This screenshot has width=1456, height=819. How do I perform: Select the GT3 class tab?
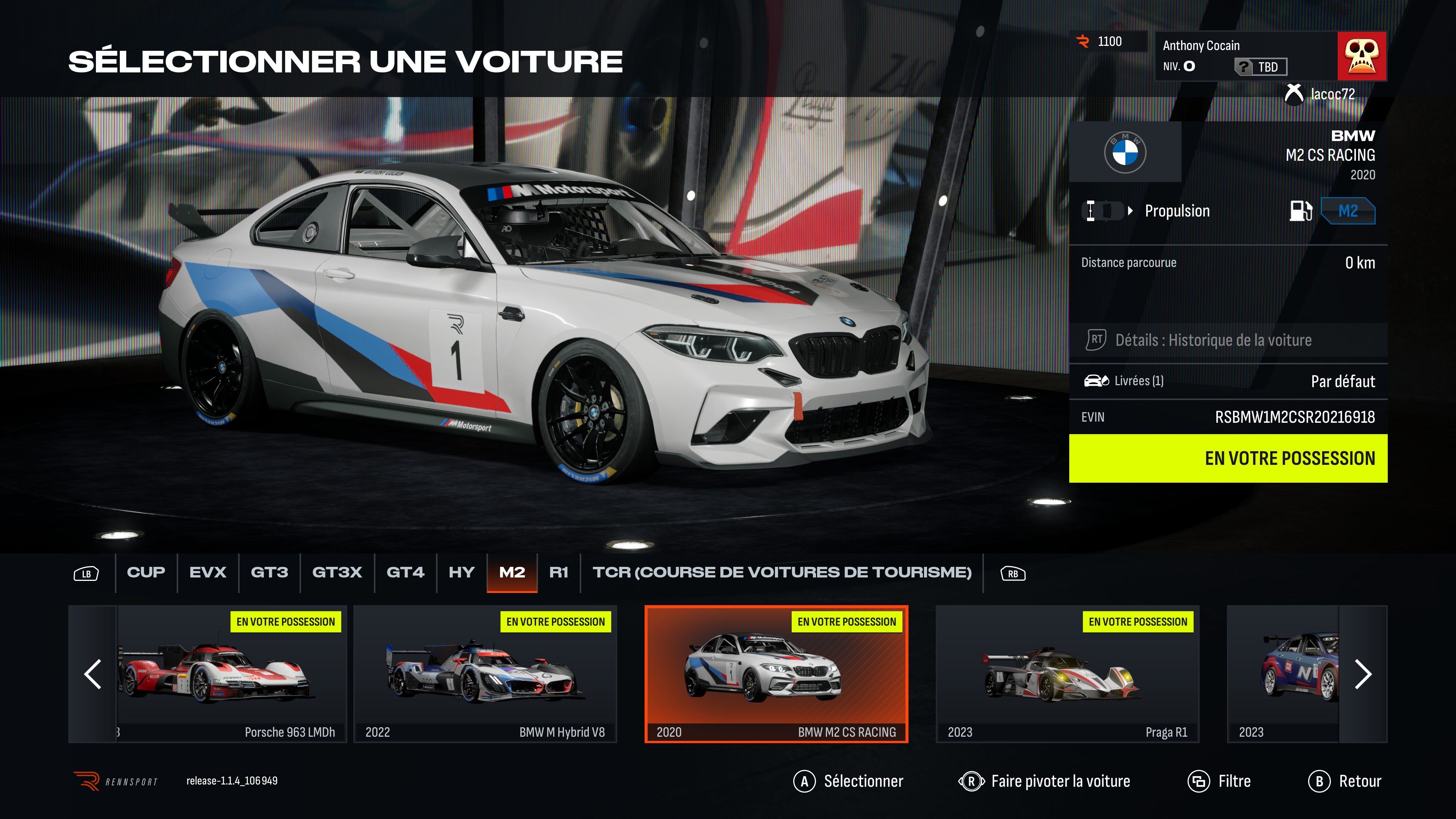click(x=269, y=573)
